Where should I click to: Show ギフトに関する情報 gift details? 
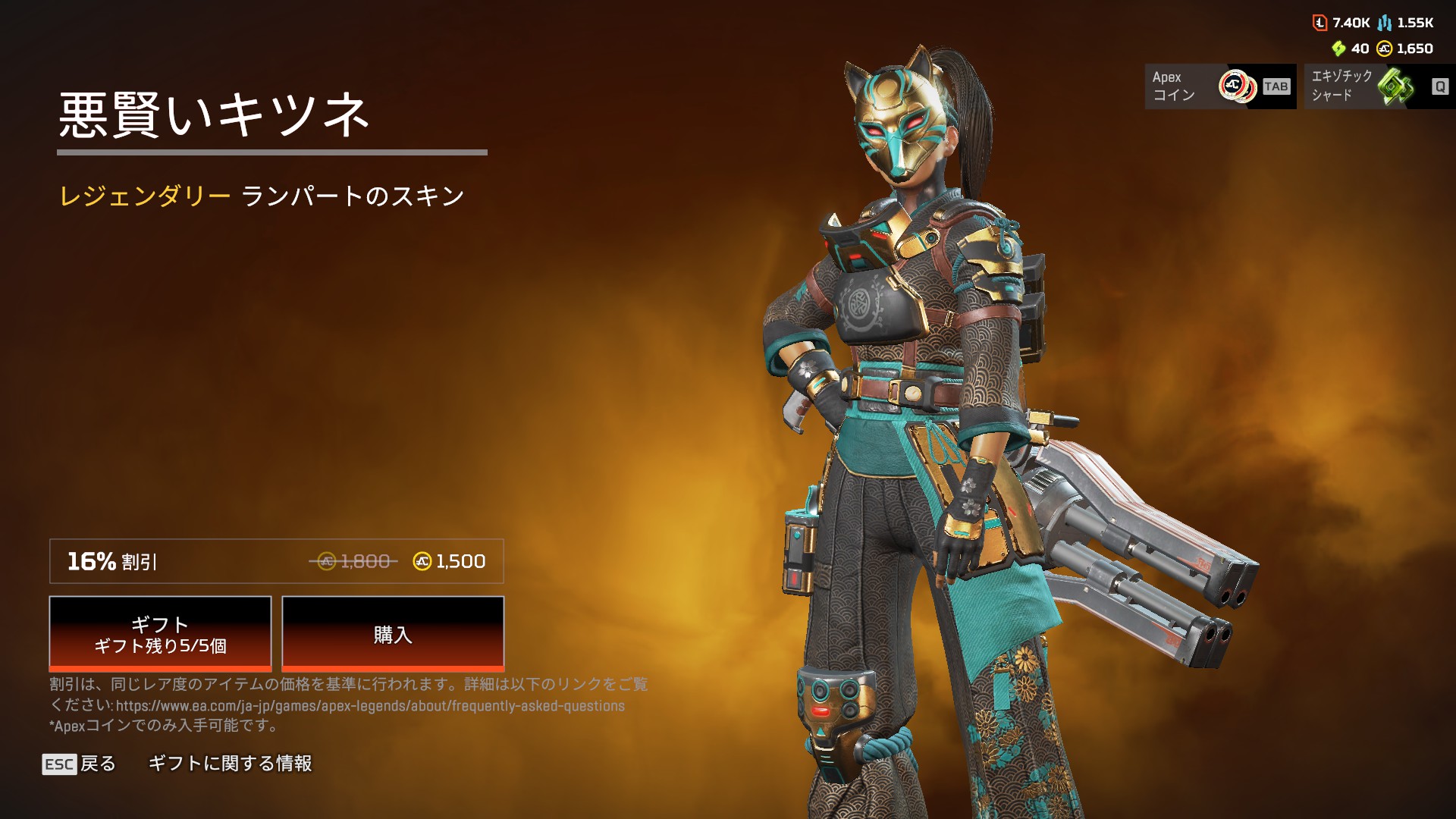tap(230, 764)
